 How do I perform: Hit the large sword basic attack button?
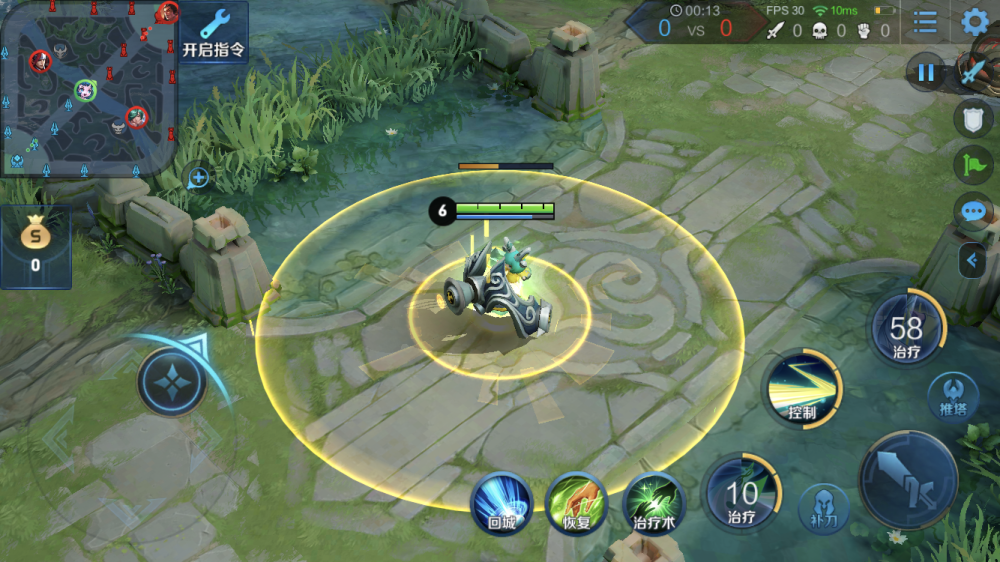click(x=908, y=480)
